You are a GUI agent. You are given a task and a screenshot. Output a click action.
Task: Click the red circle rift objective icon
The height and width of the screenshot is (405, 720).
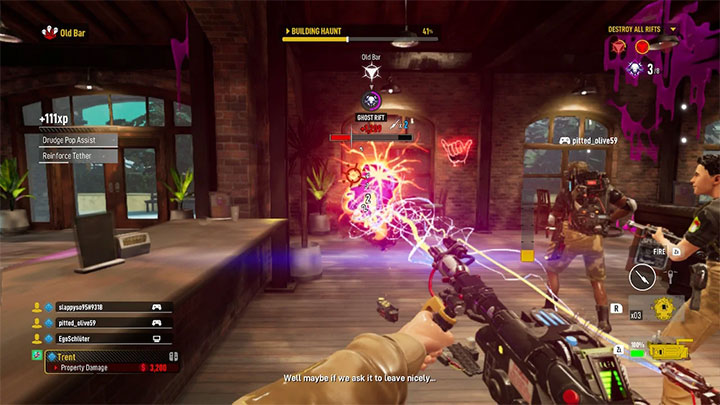click(x=642, y=47)
